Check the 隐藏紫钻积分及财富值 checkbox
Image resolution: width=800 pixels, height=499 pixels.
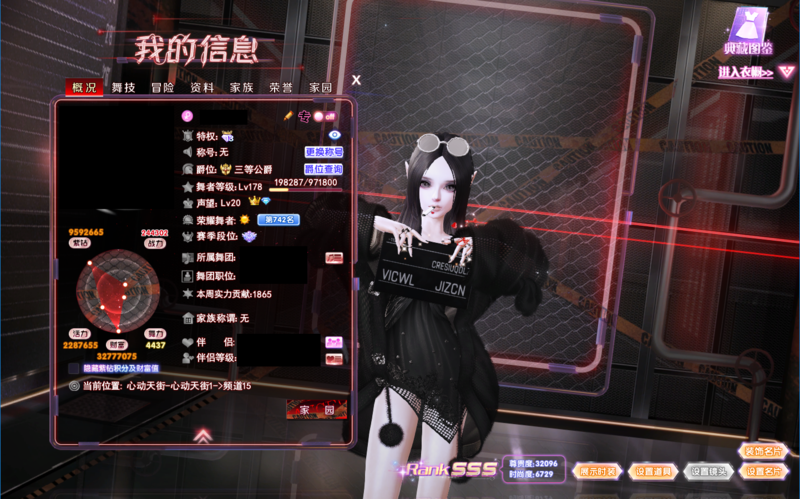point(74,368)
